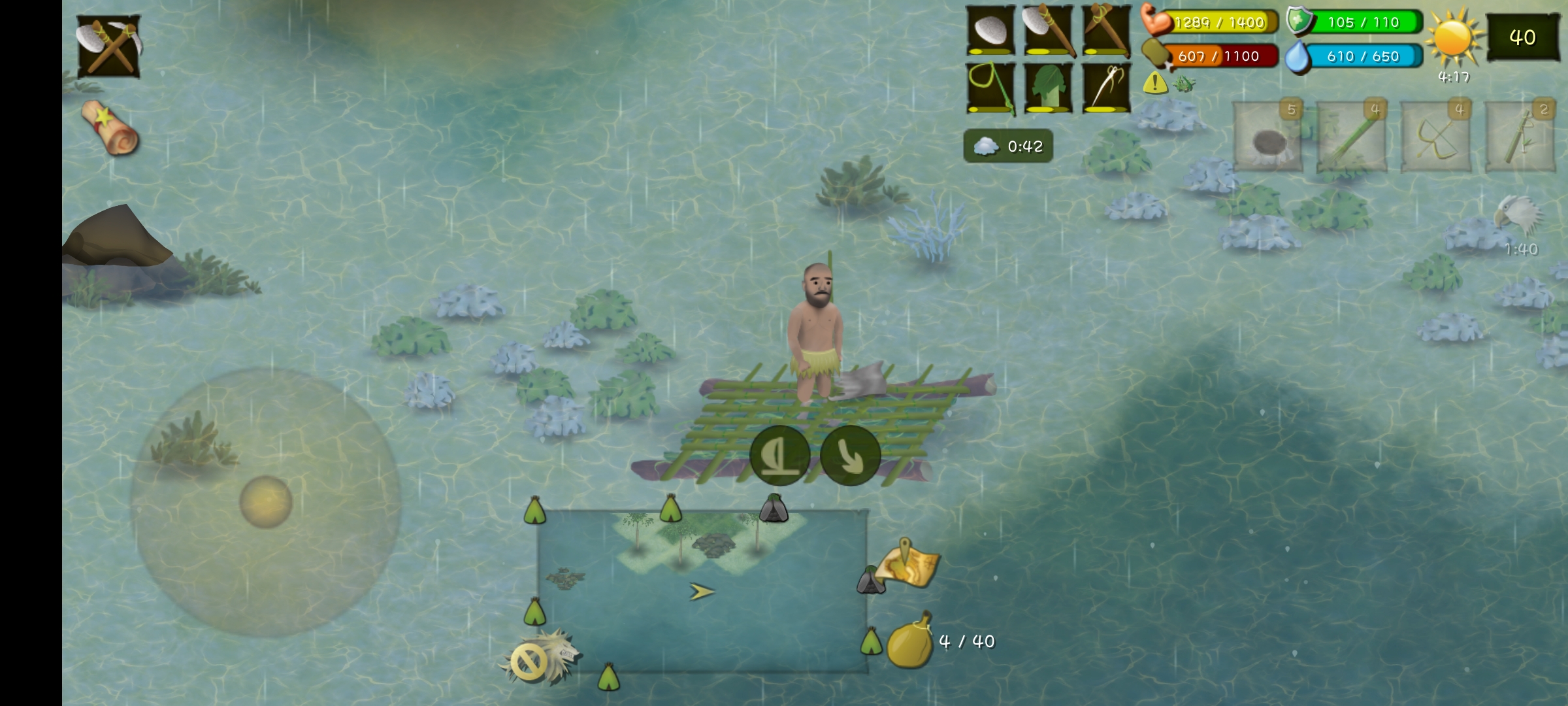Tap the yellow warning triangle status icon
Image resolution: width=1568 pixels, height=706 pixels.
click(1155, 83)
